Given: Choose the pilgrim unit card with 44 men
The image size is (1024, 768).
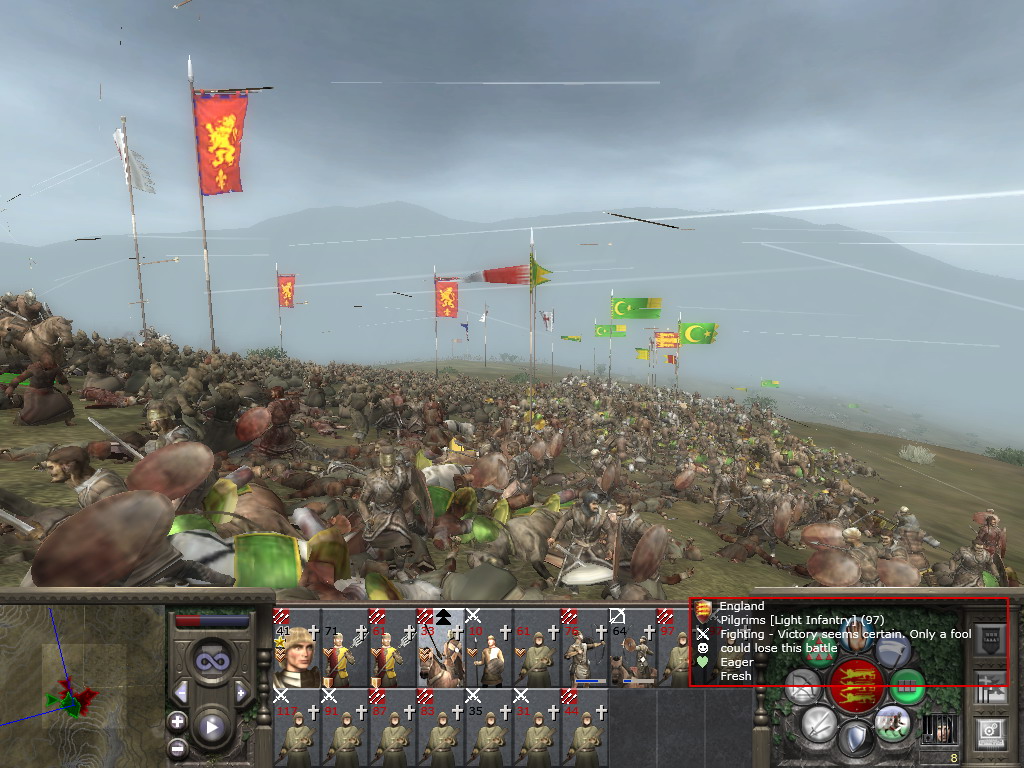Looking at the screenshot, I should pyautogui.click(x=584, y=728).
